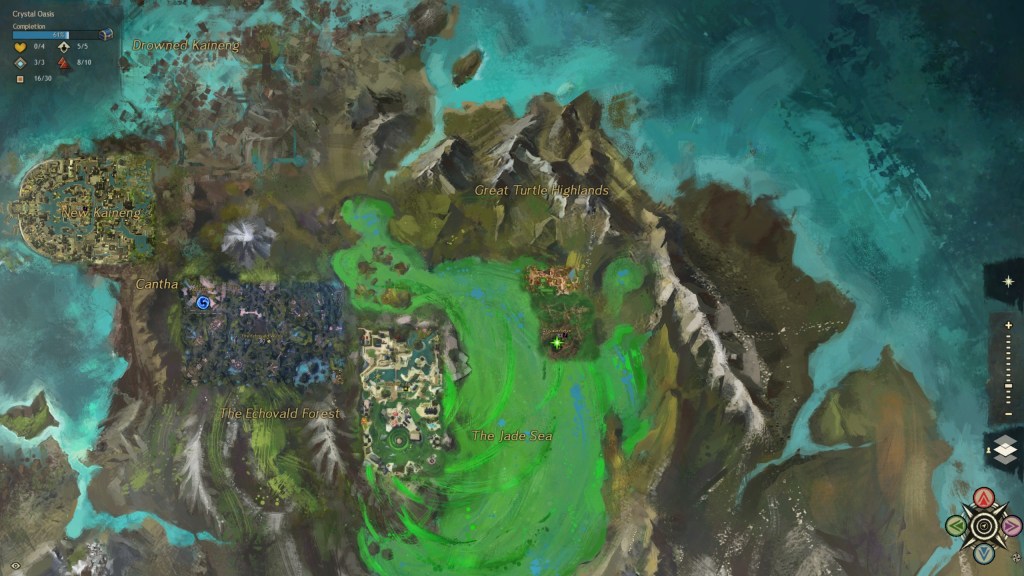
Task: Click the green star marker in Jade Sea
Action: coord(557,343)
